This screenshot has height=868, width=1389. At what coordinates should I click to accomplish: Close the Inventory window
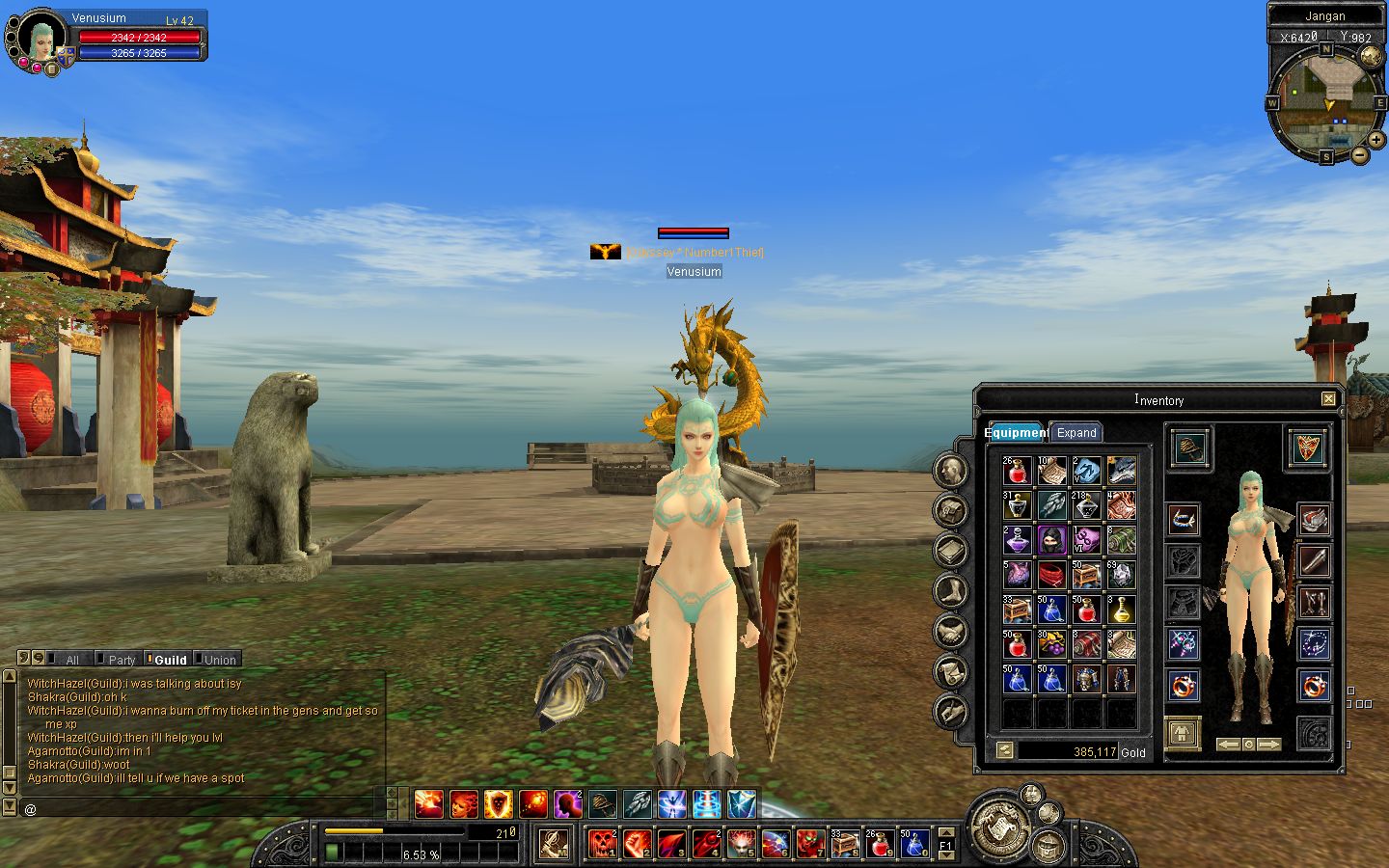1328,399
